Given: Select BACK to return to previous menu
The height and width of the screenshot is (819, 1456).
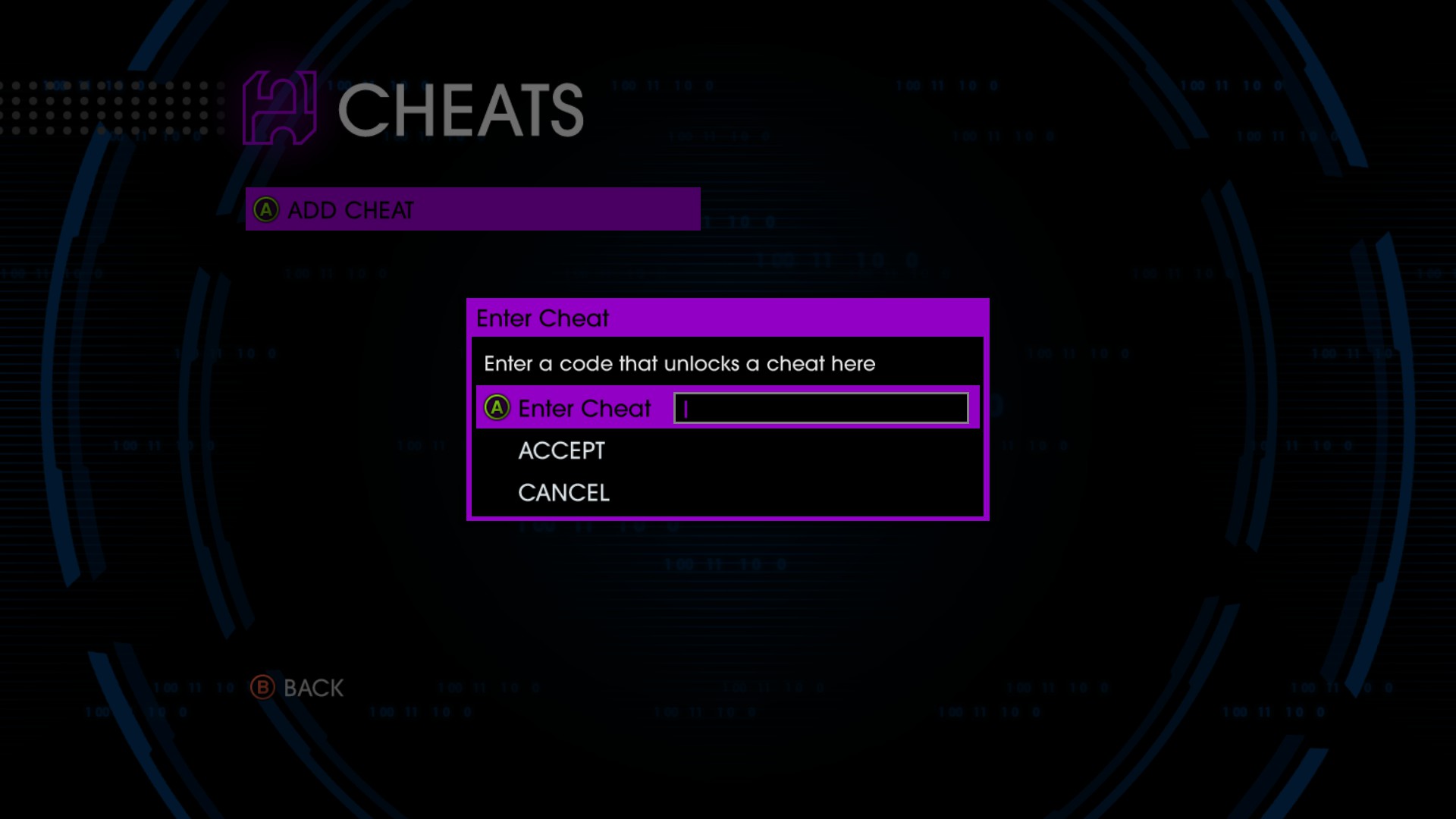Looking at the screenshot, I should pyautogui.click(x=312, y=688).
